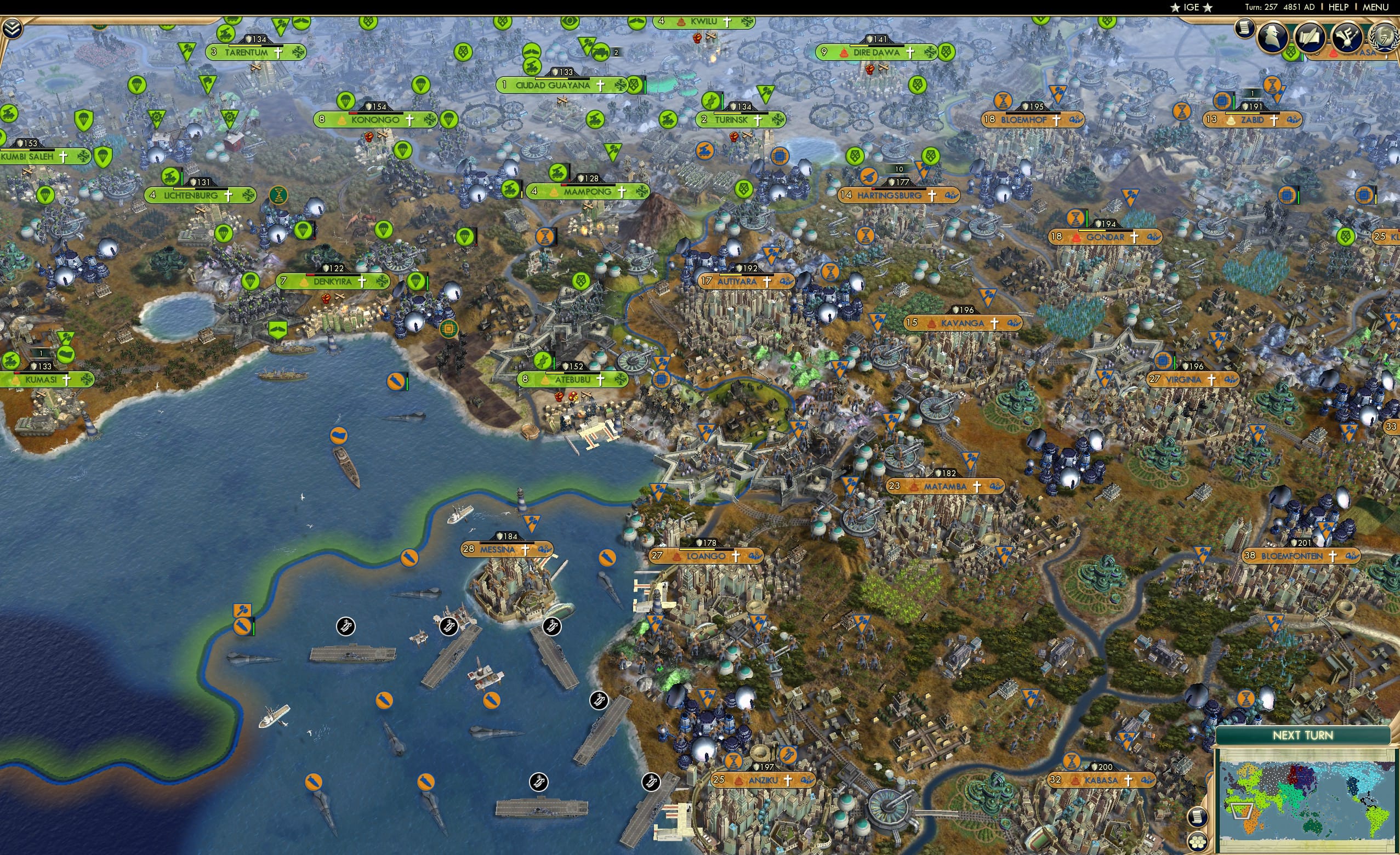Click the red religion icon on Matamba's banner
This screenshot has height=855, width=1400.
[x=915, y=488]
